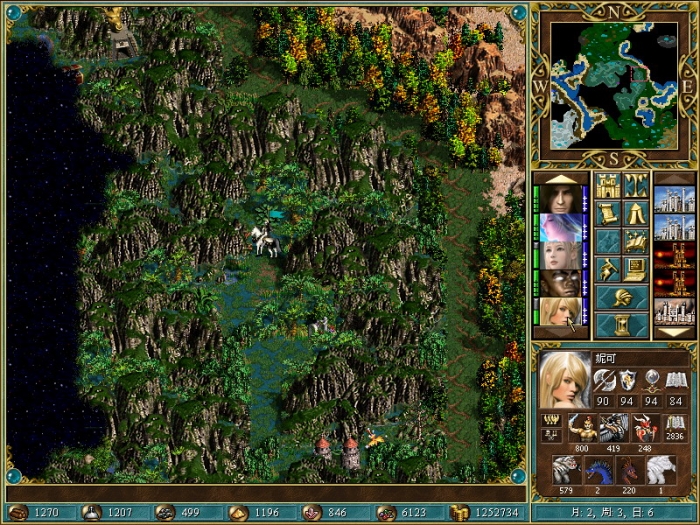Click the town list down arrow
This screenshot has height=525, width=700.
[673, 332]
